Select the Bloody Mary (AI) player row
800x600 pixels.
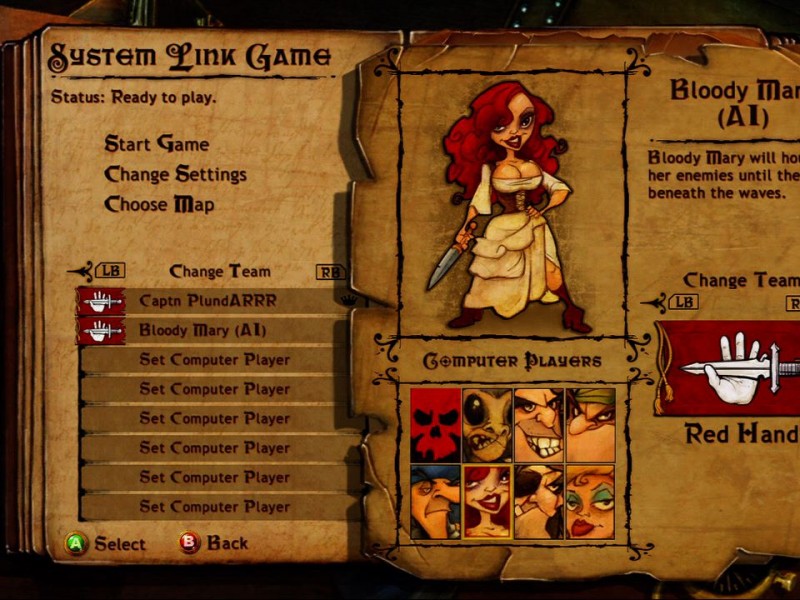click(203, 330)
